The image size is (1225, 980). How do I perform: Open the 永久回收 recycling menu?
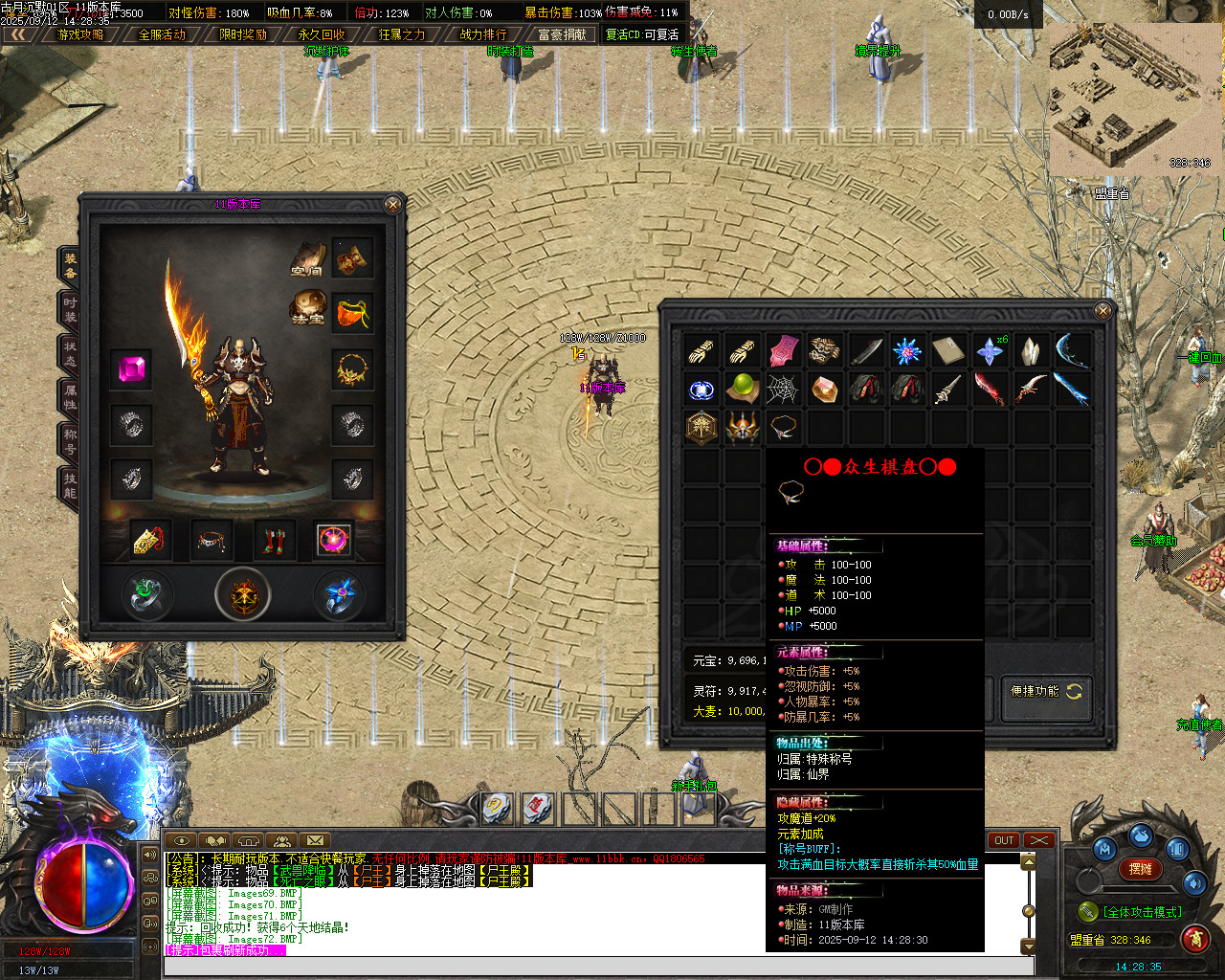tap(322, 34)
